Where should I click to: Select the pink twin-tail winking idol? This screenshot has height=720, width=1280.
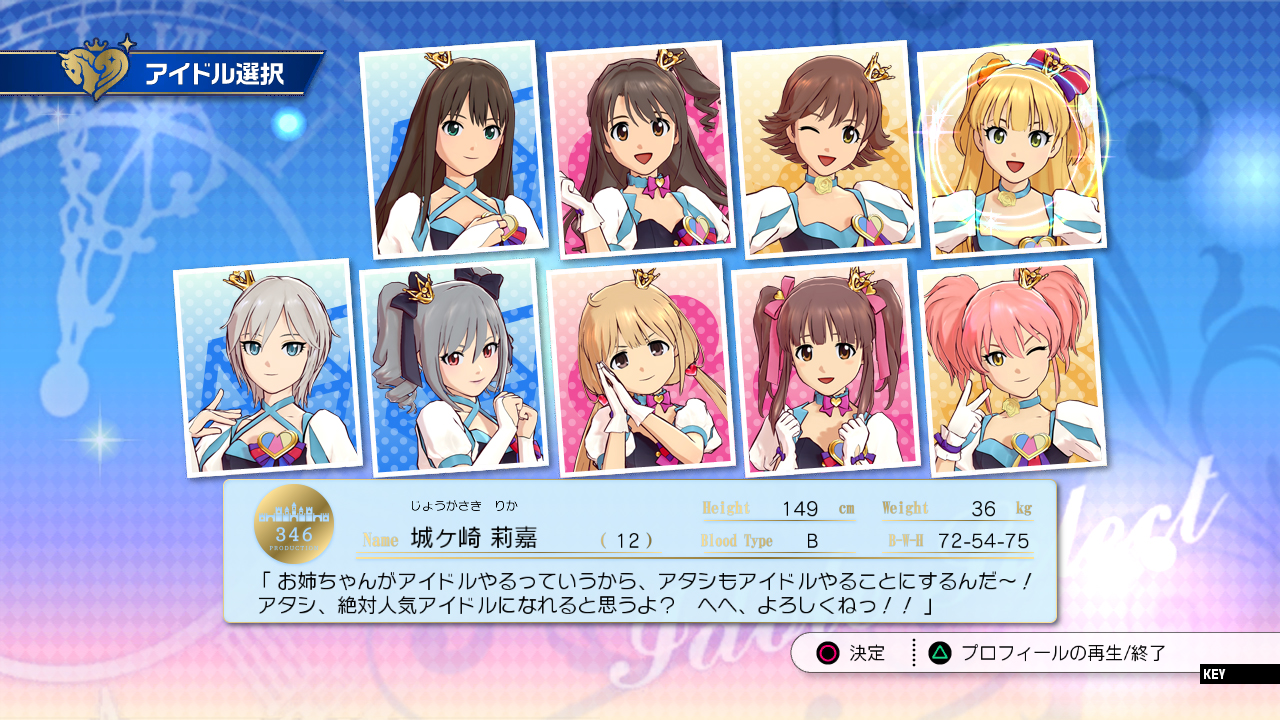click(1011, 368)
